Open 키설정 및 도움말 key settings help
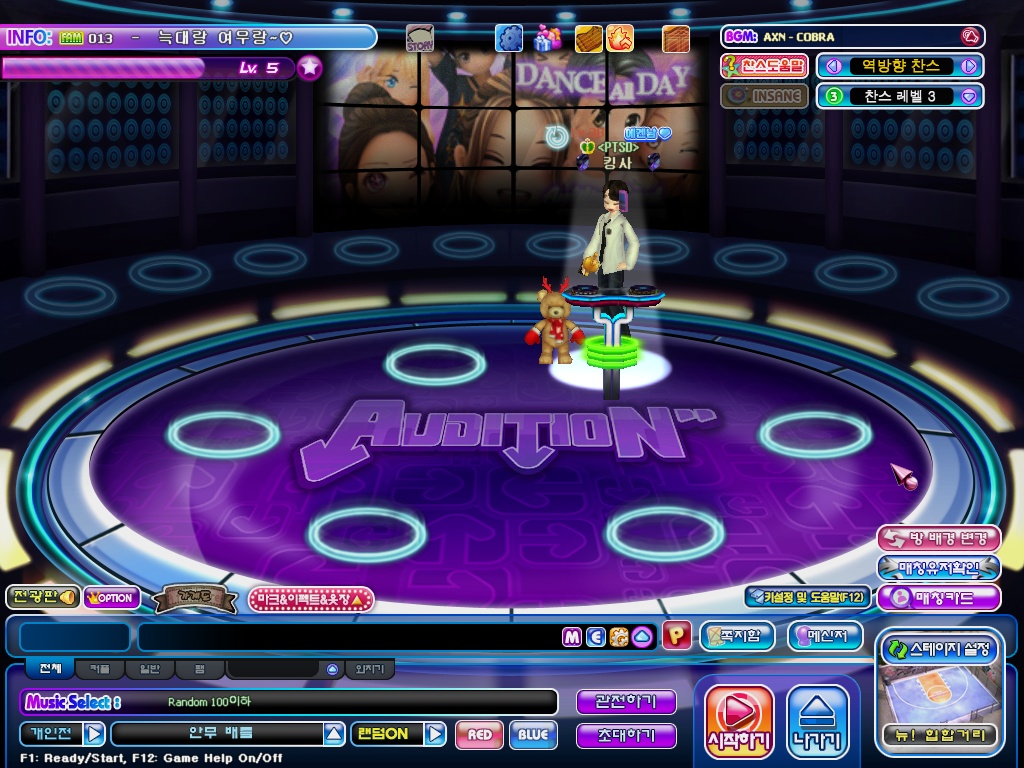The width and height of the screenshot is (1024, 768). pos(806,597)
